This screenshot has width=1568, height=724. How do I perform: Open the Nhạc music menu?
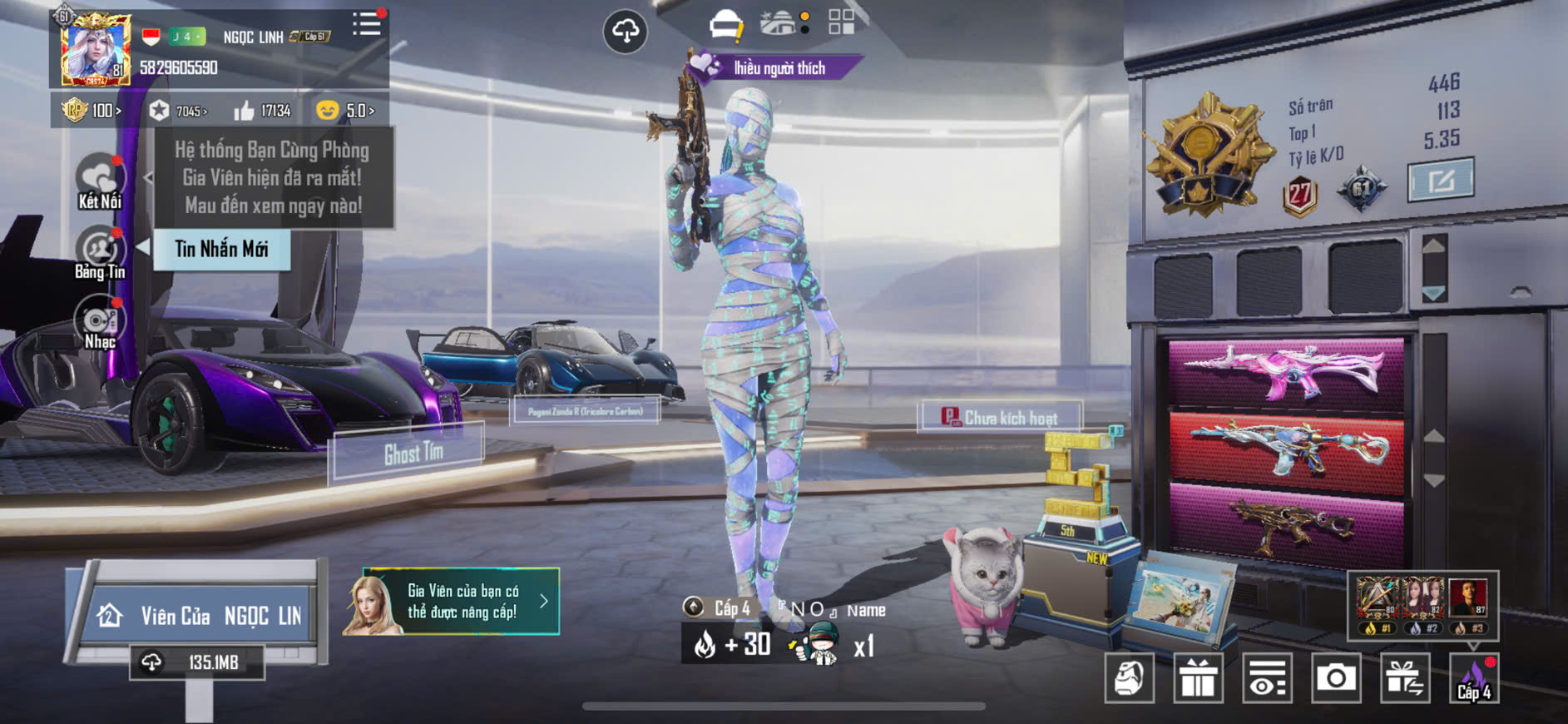pyautogui.click(x=100, y=325)
